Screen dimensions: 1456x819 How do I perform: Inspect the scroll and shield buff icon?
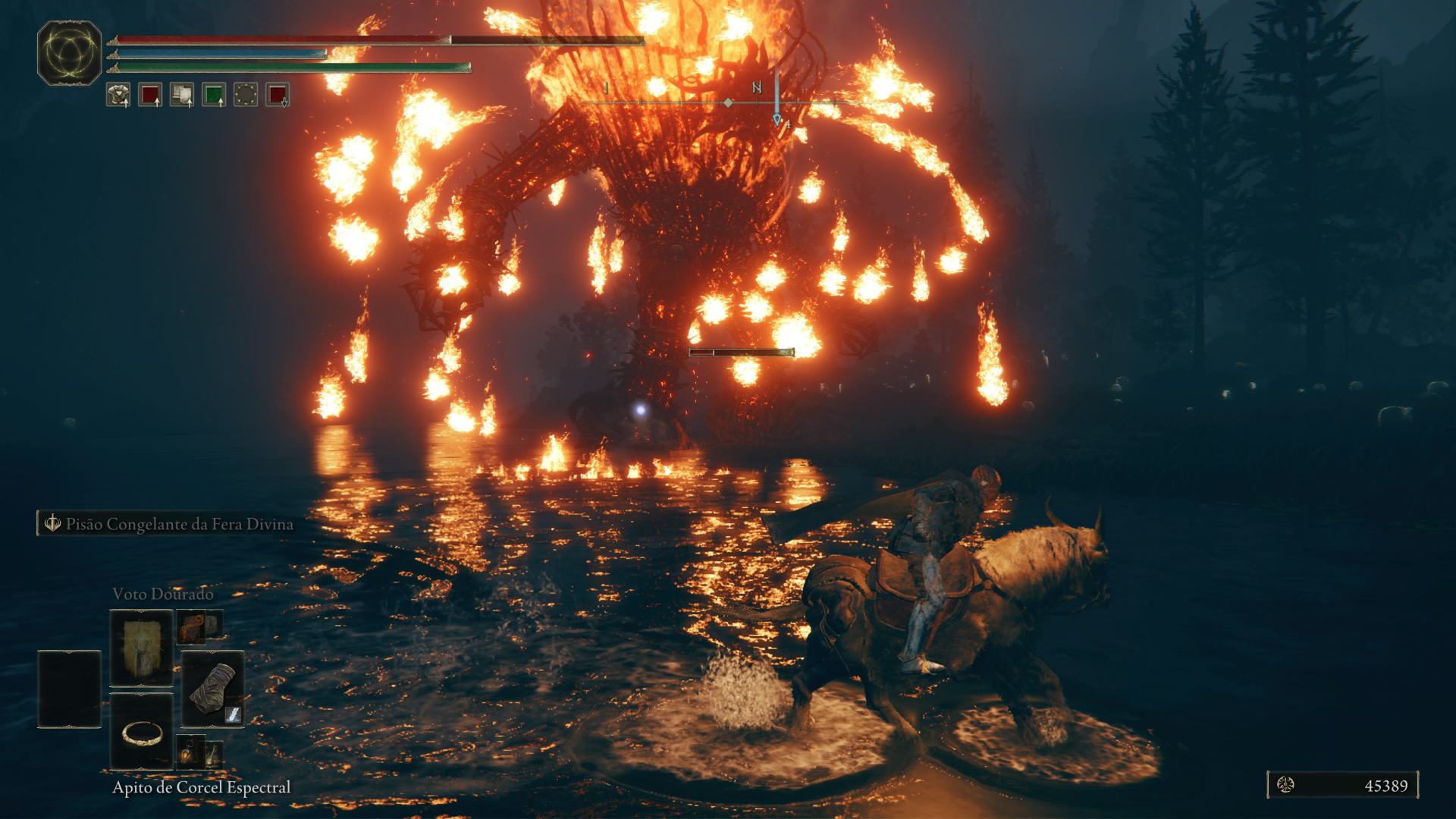tap(182, 95)
